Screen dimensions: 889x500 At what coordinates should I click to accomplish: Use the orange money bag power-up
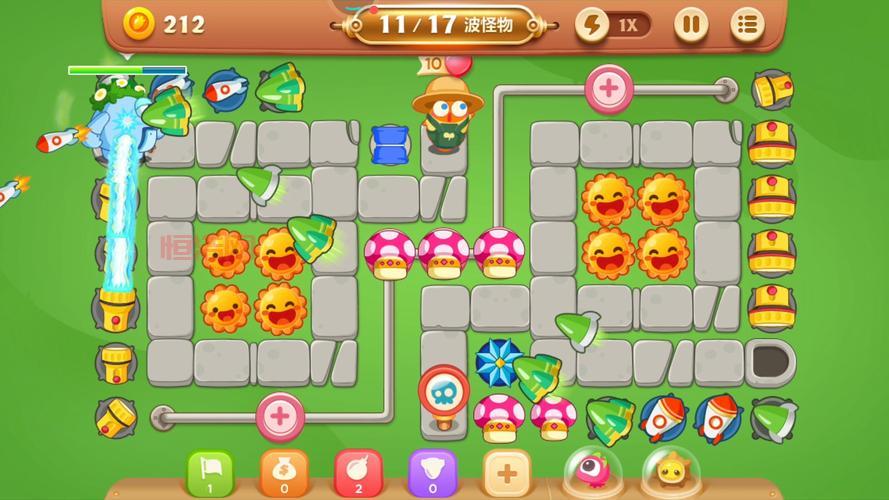coord(284,471)
